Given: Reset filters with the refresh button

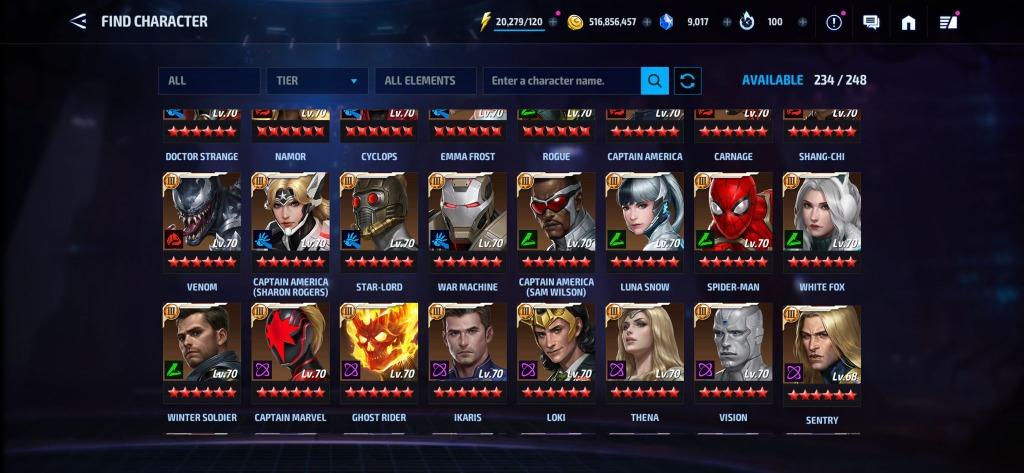Looking at the screenshot, I should click(x=688, y=81).
